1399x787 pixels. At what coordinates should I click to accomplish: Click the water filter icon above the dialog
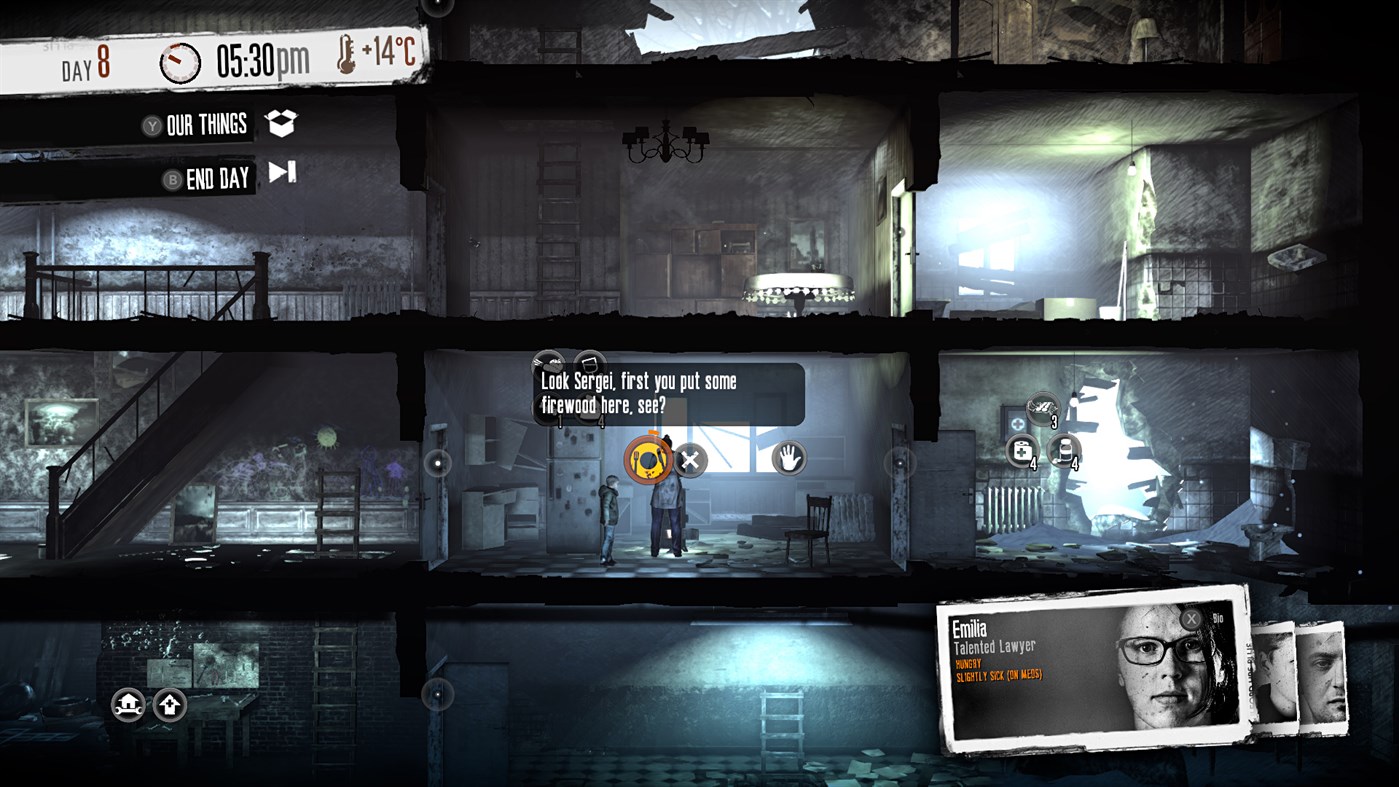[x=590, y=364]
